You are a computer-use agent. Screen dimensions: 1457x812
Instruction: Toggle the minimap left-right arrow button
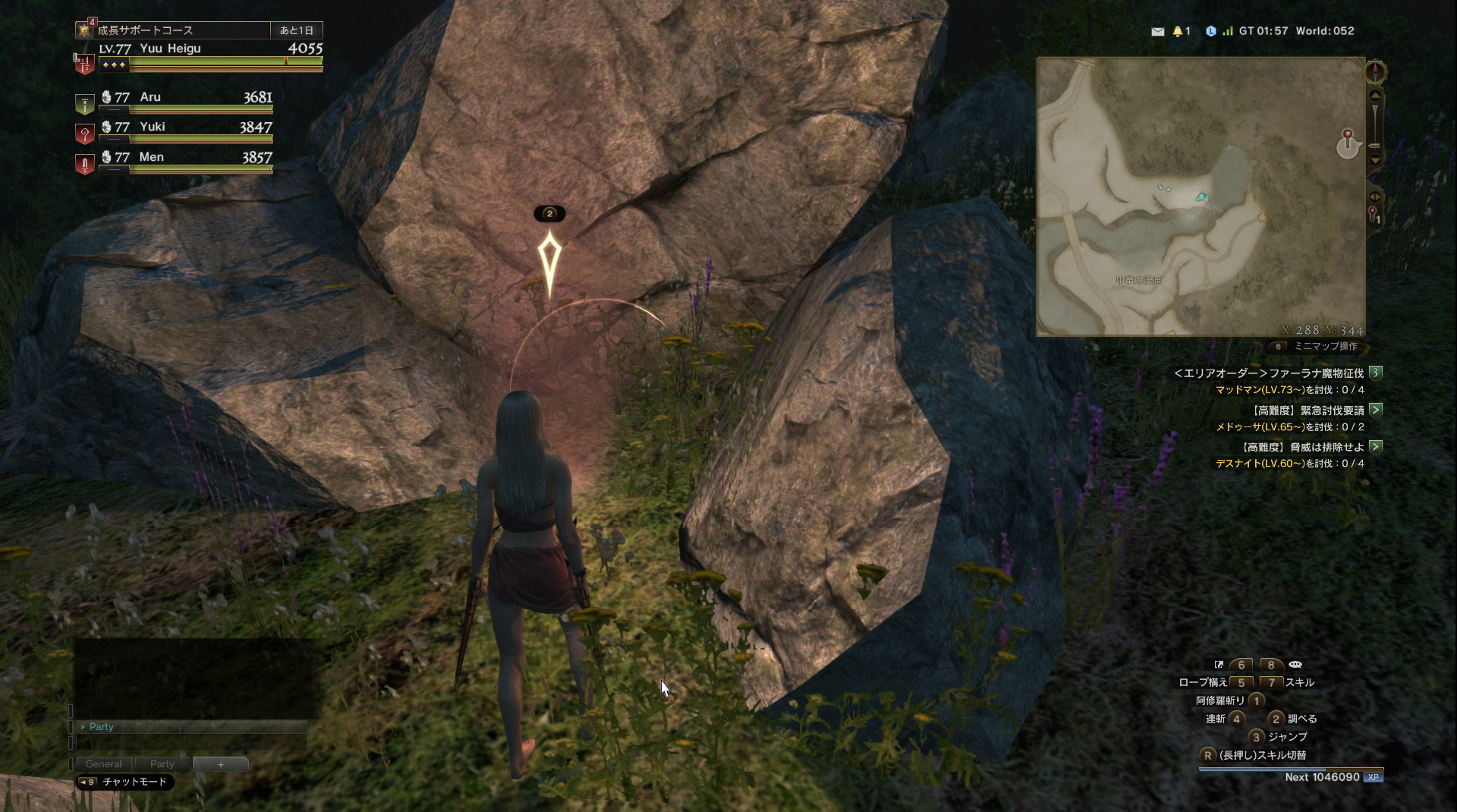tap(1374, 196)
